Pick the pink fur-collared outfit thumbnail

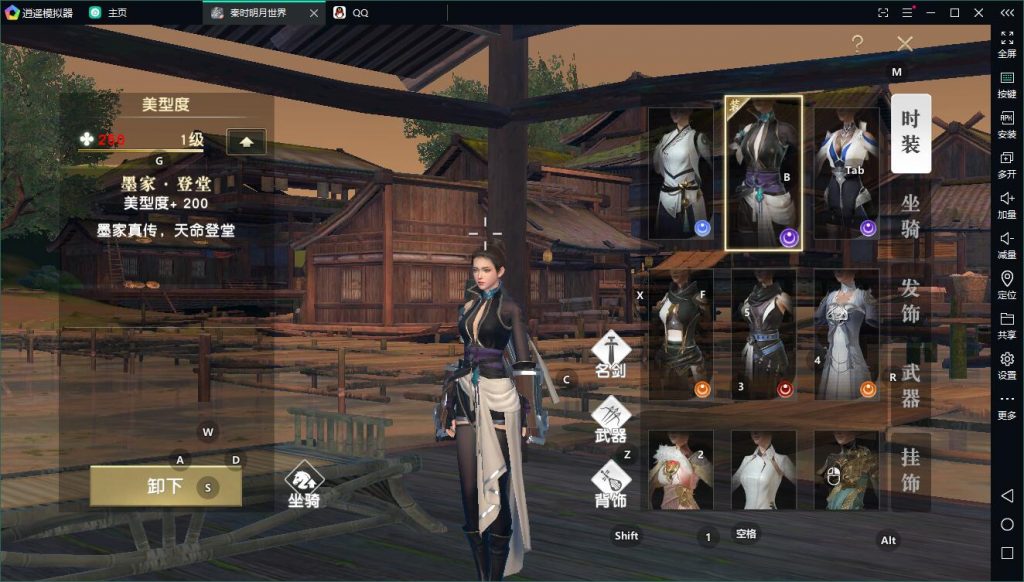click(680, 470)
